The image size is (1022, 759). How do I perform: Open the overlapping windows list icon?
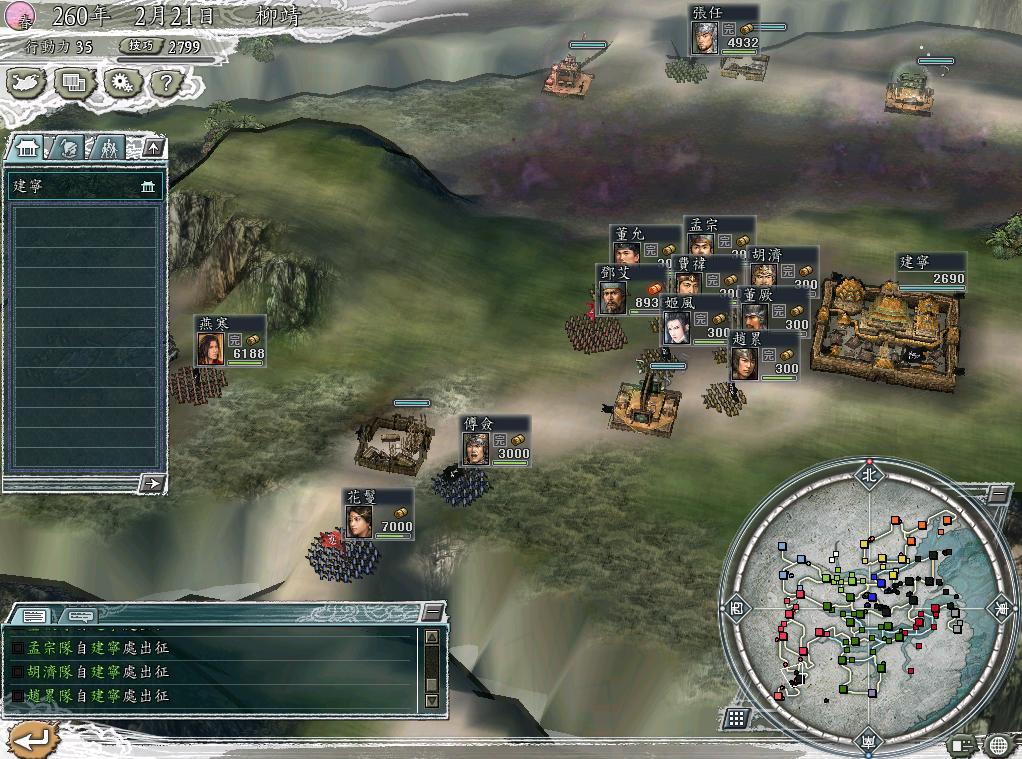tap(74, 83)
